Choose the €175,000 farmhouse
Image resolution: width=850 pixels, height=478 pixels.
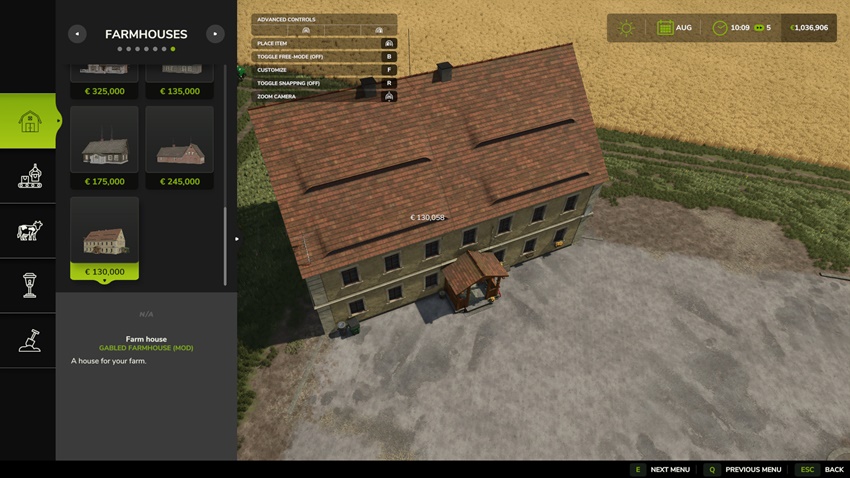[104, 148]
